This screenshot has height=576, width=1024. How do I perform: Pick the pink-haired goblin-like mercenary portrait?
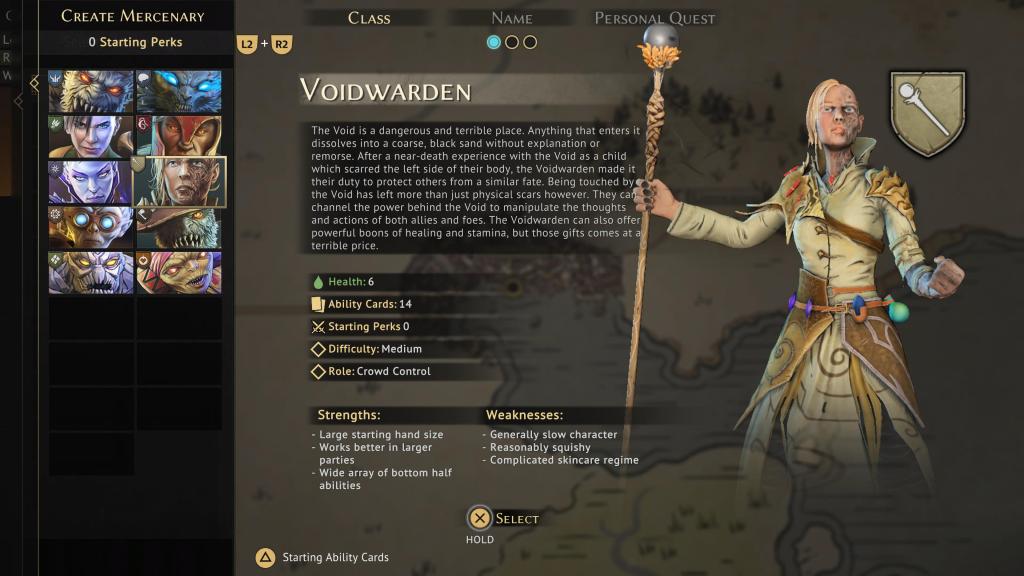pyautogui.click(x=179, y=272)
